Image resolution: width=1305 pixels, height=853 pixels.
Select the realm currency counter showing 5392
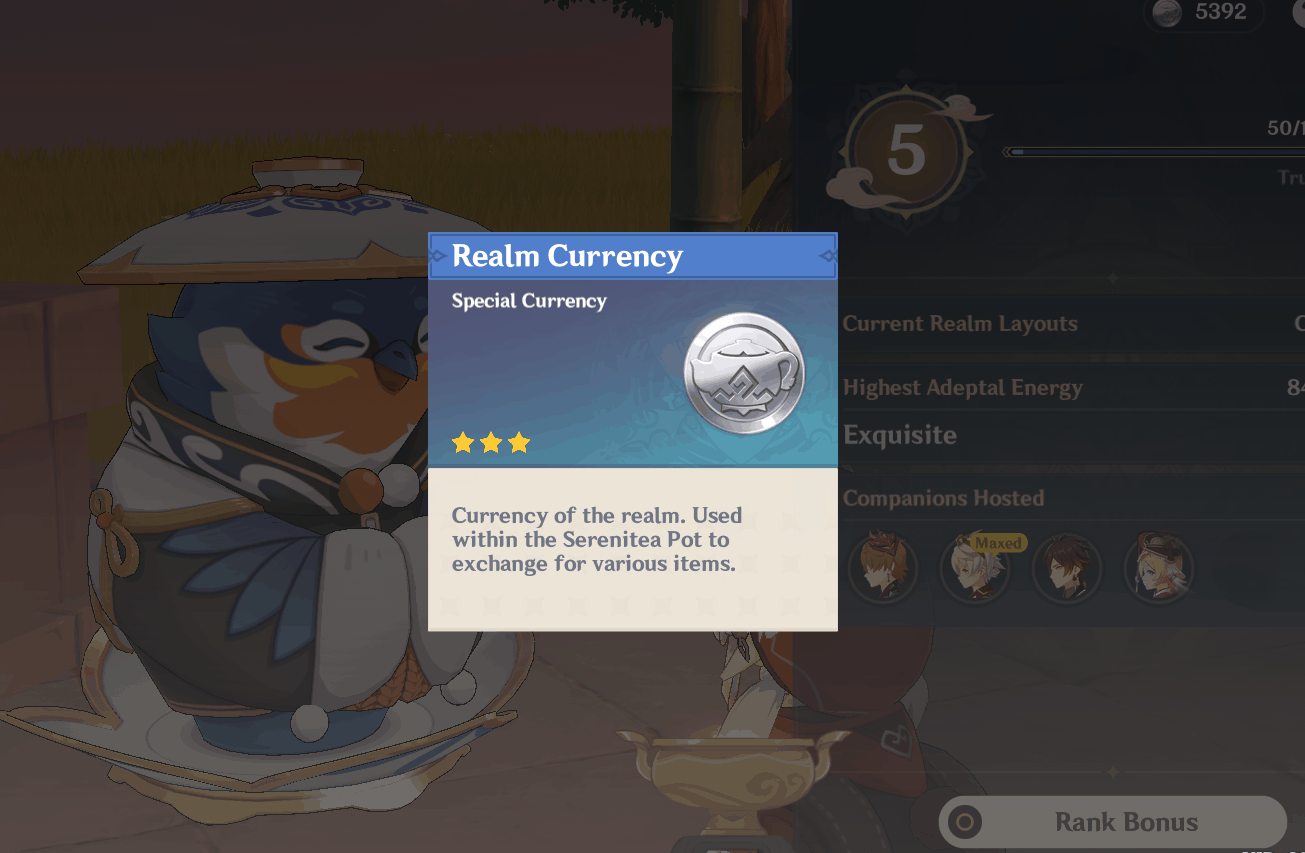tap(1203, 12)
